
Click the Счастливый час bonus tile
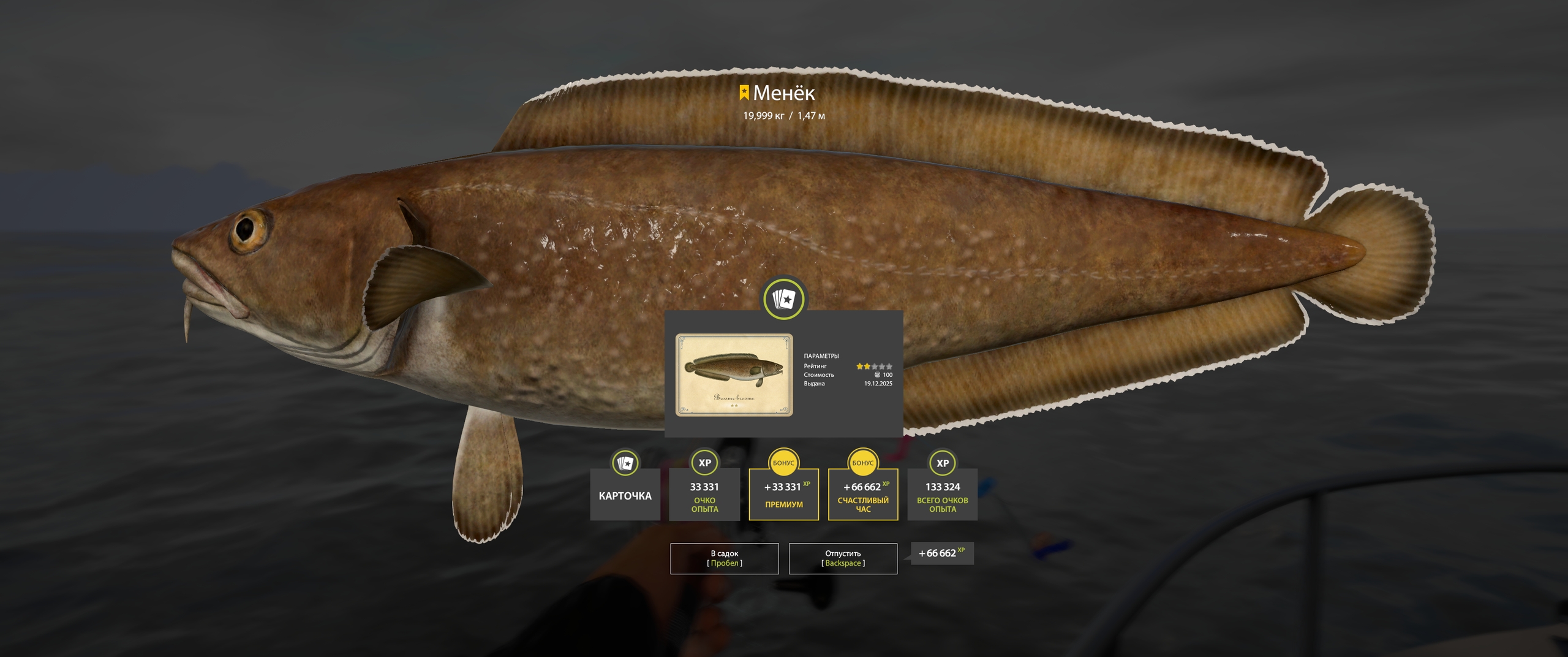point(862,495)
